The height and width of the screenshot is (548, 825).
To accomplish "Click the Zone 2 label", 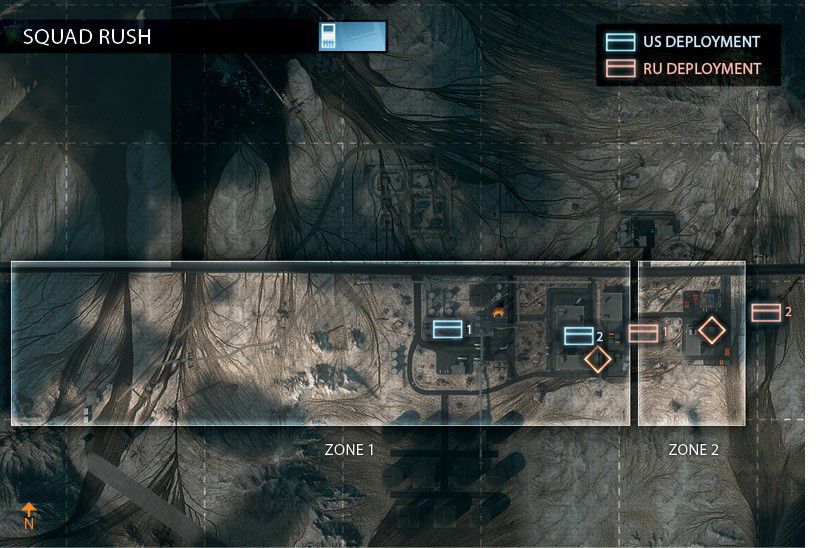I will click(x=693, y=450).
